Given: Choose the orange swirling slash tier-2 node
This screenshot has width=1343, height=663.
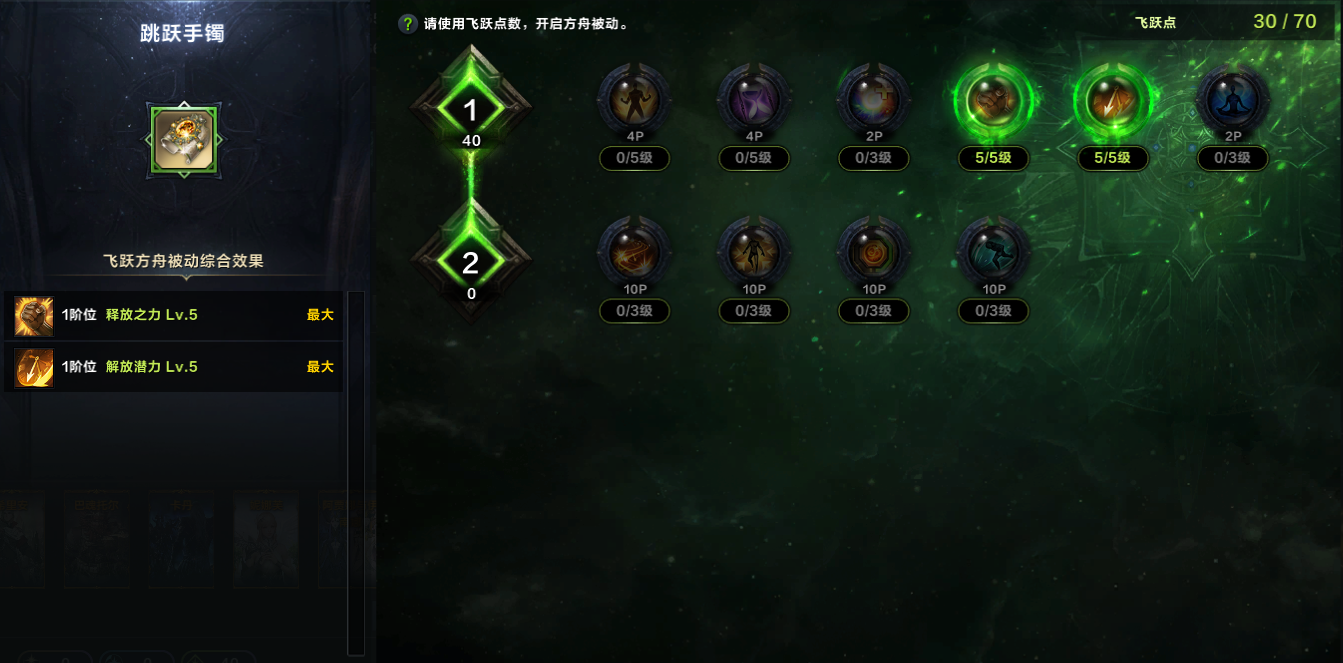Looking at the screenshot, I should [x=634, y=253].
